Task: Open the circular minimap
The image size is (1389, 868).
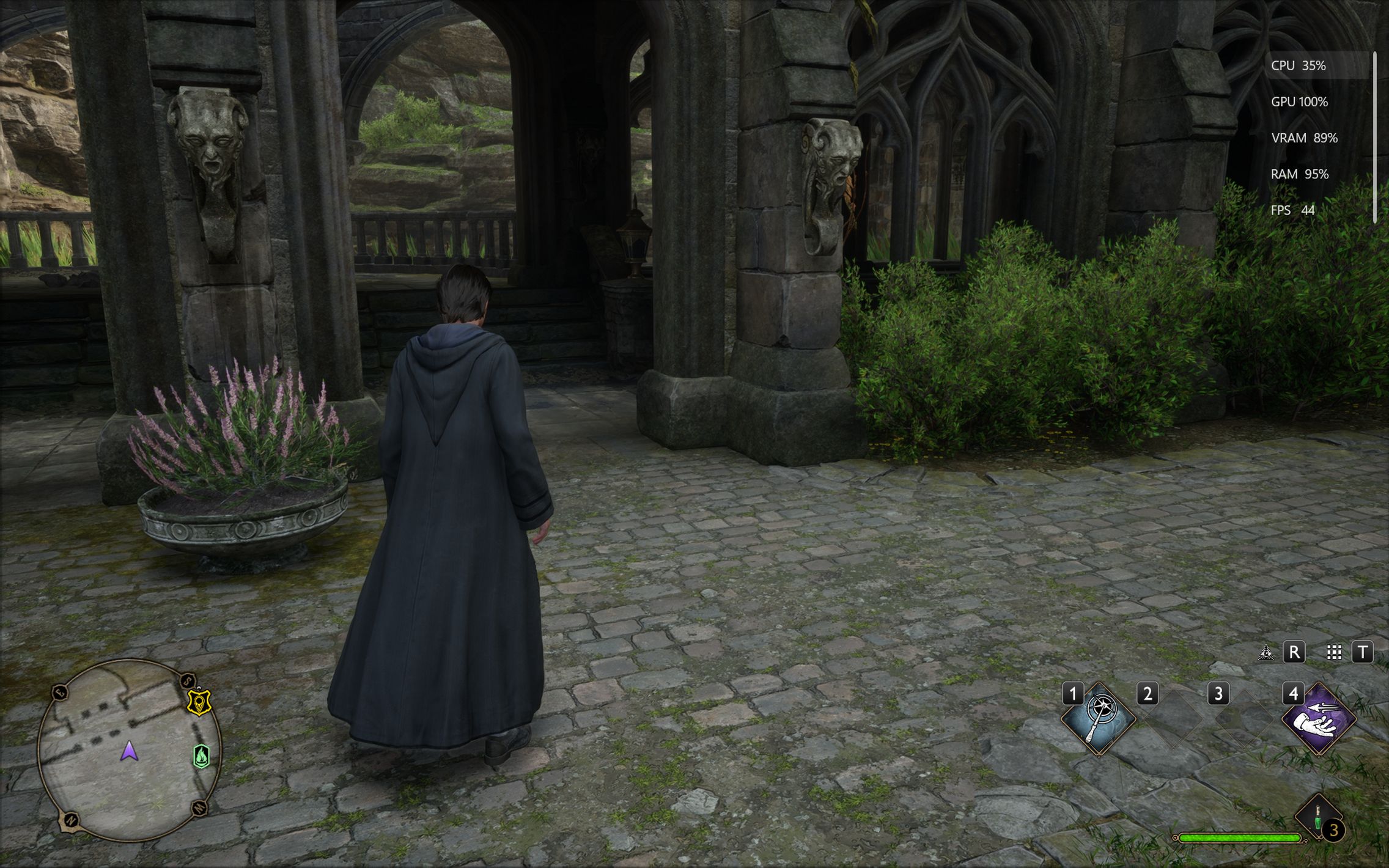Action: [x=129, y=750]
